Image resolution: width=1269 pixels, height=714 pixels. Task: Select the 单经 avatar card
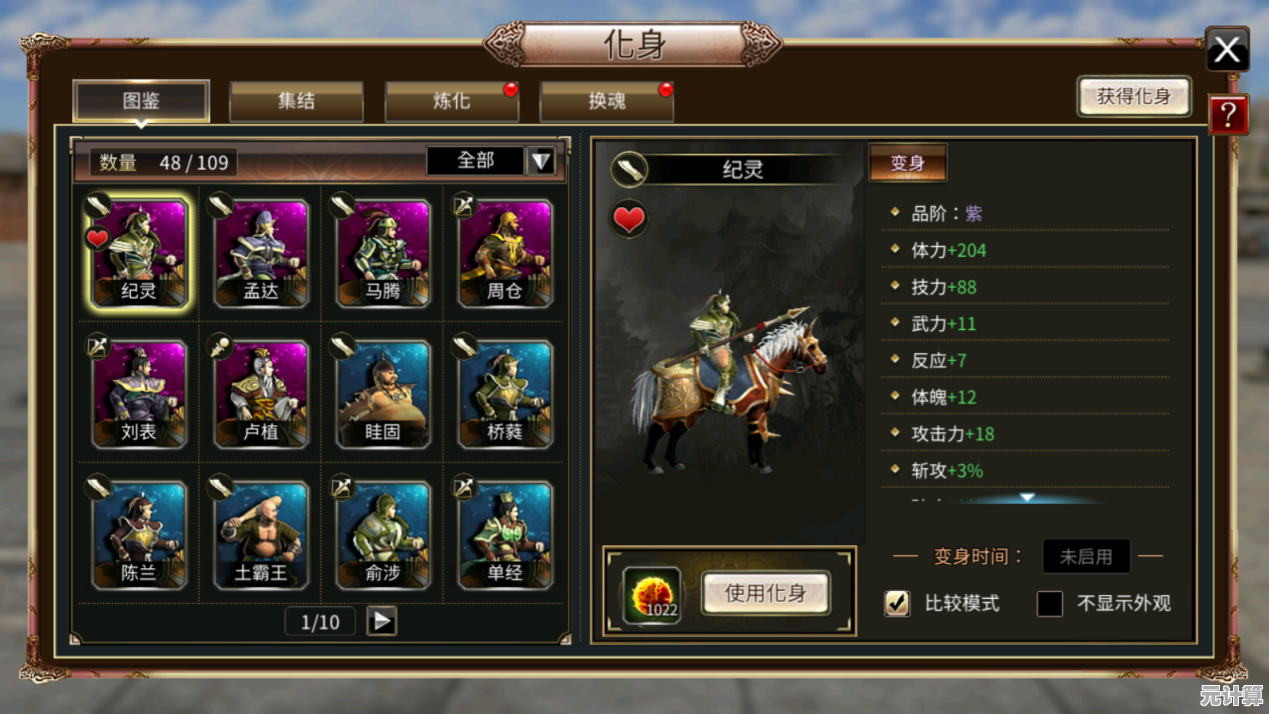pyautogui.click(x=505, y=535)
